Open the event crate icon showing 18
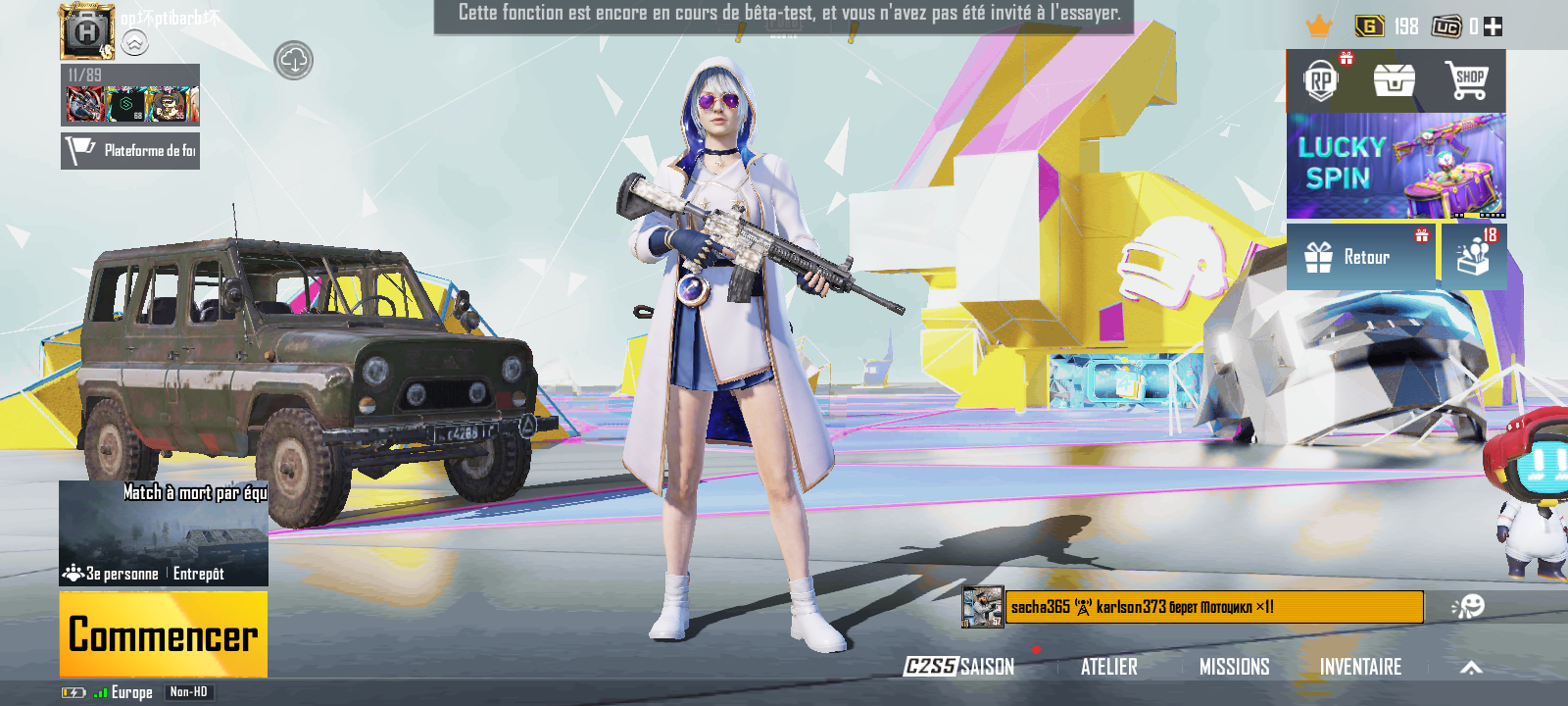 pos(1474,257)
